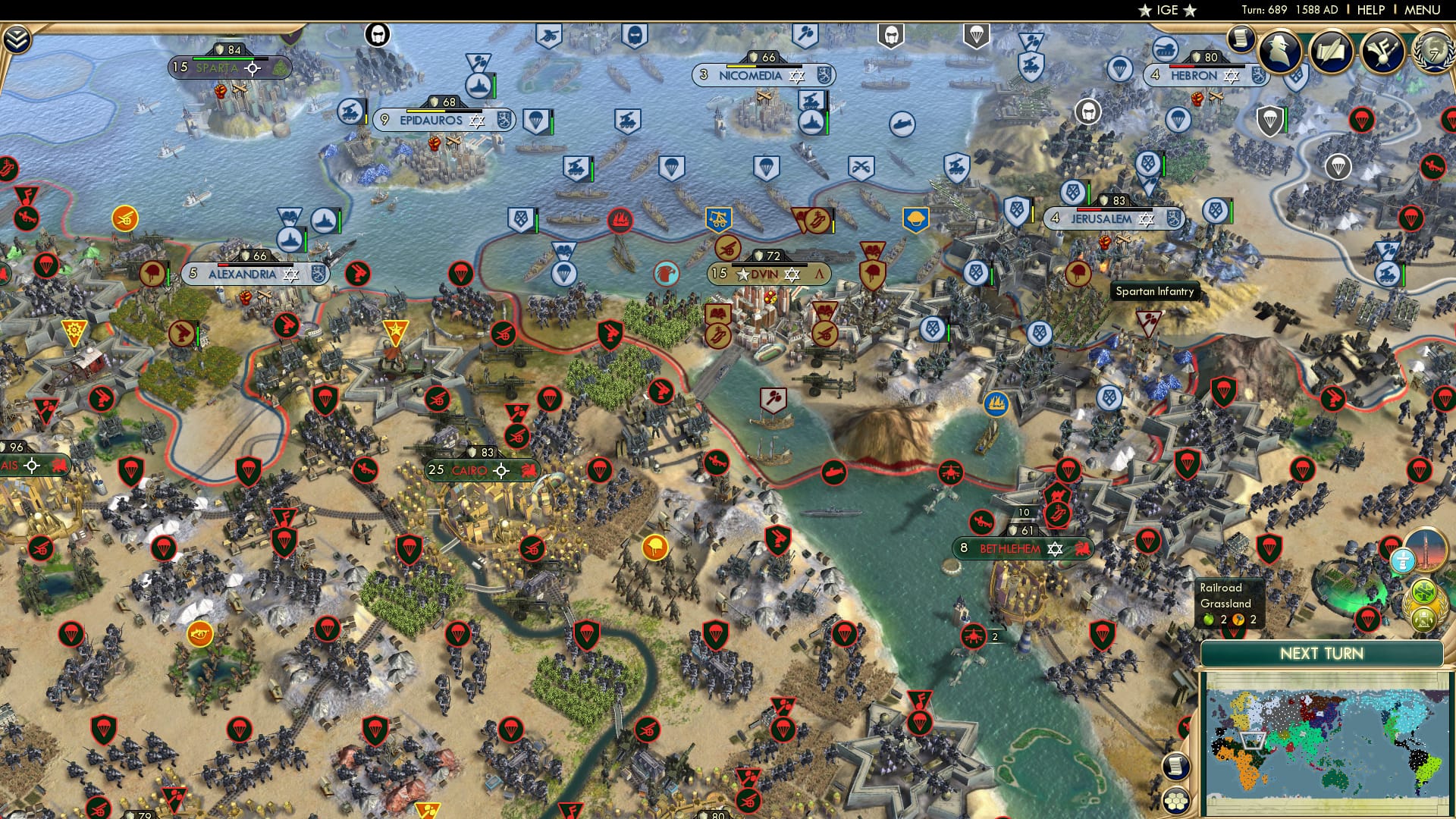The height and width of the screenshot is (819, 1456).
Task: Click the blue inukshuk city-state quest notification
Action: tap(1404, 560)
